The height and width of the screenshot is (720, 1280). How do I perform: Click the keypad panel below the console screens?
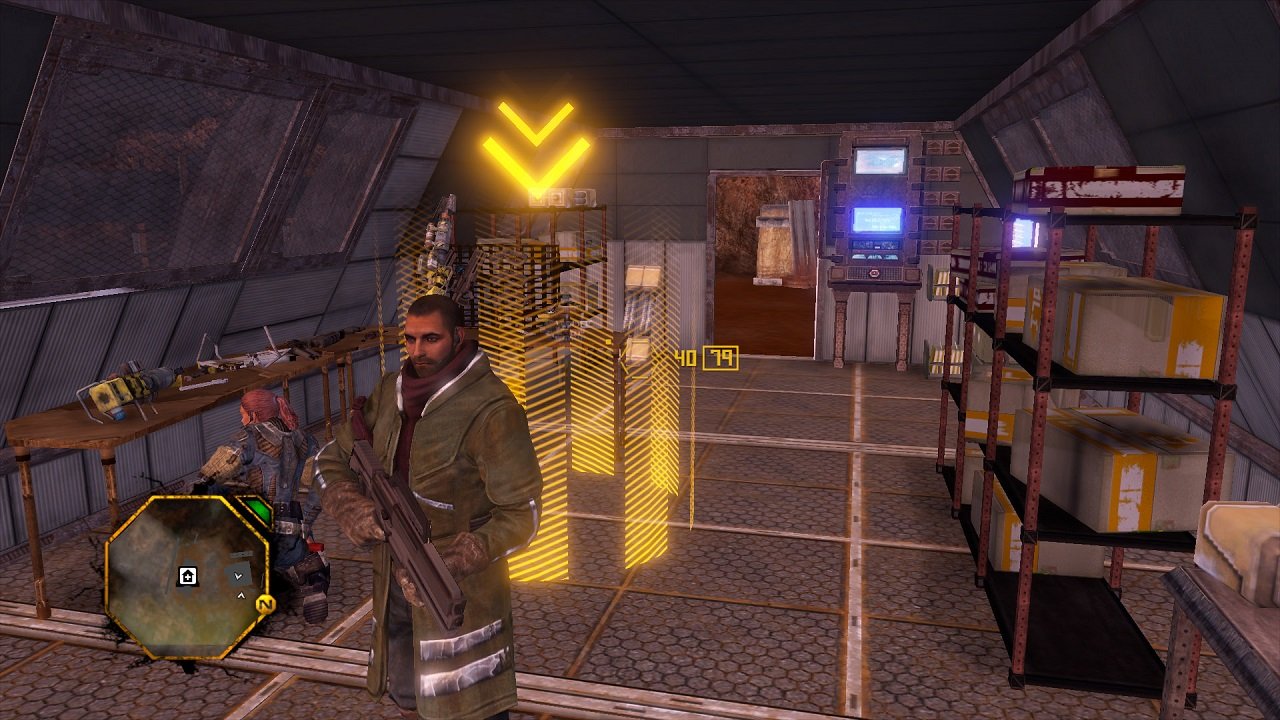point(875,248)
